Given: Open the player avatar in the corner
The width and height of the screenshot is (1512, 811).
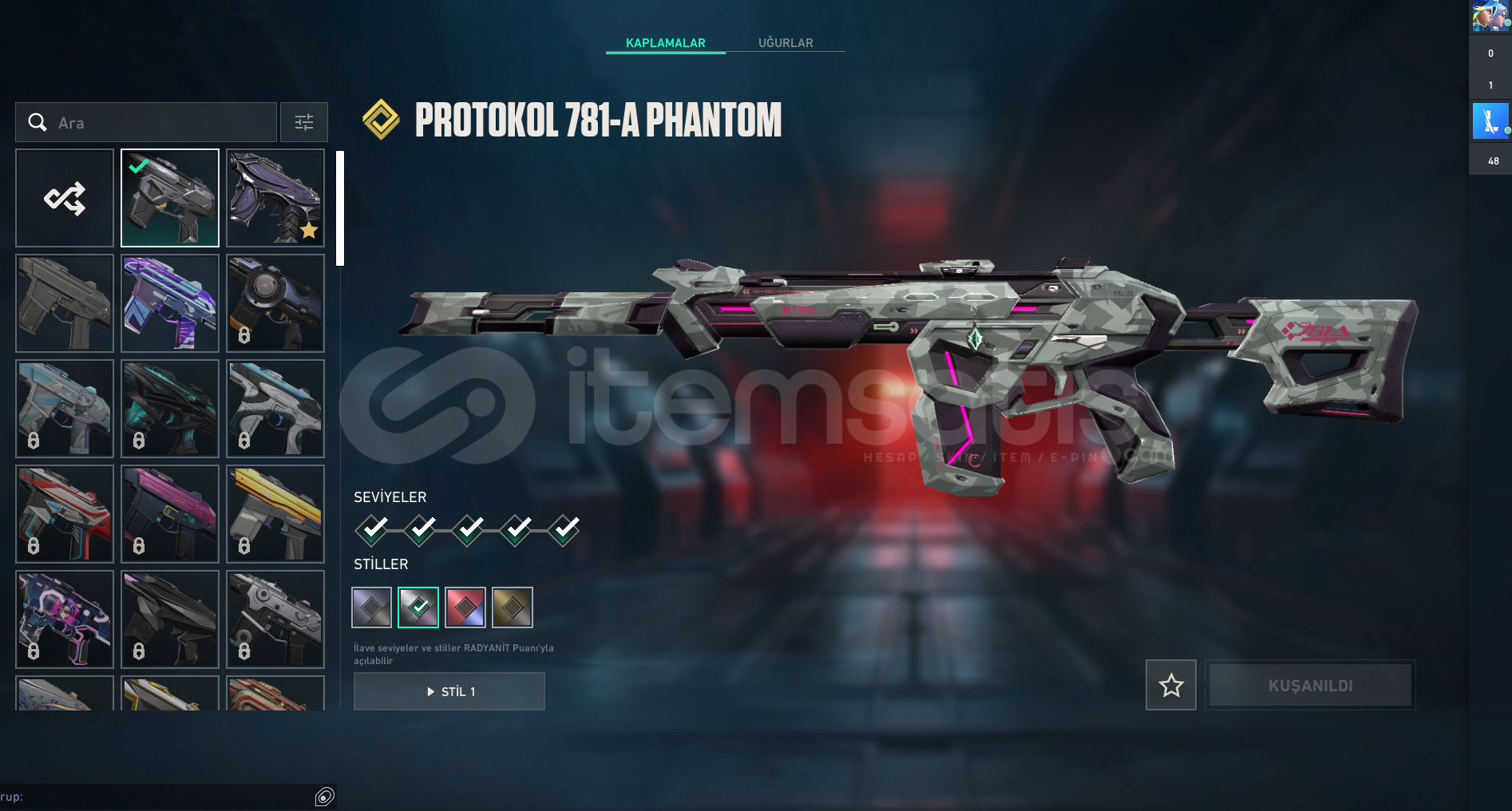Looking at the screenshot, I should (x=1490, y=16).
